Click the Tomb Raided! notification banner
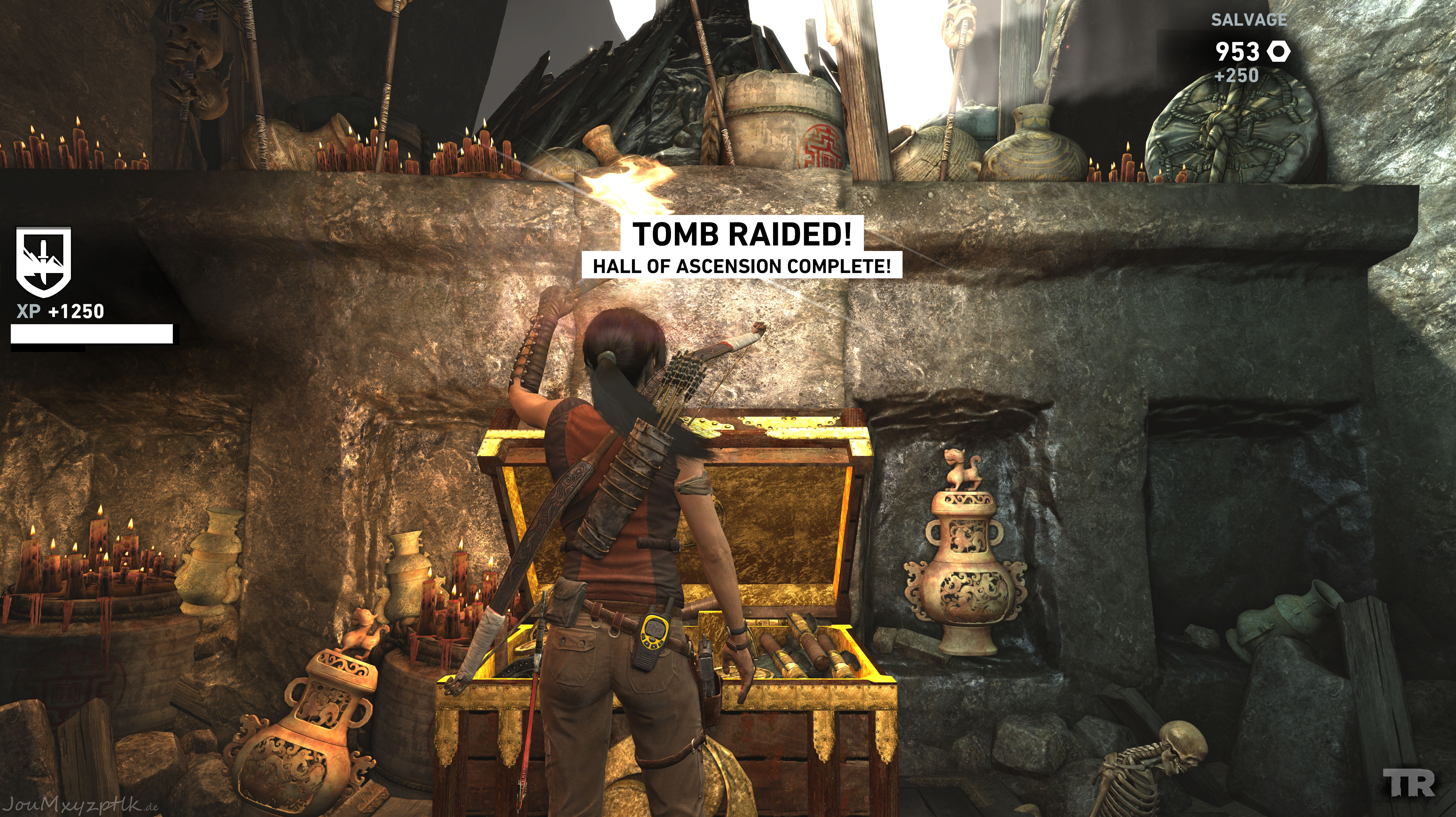 pyautogui.click(x=741, y=234)
